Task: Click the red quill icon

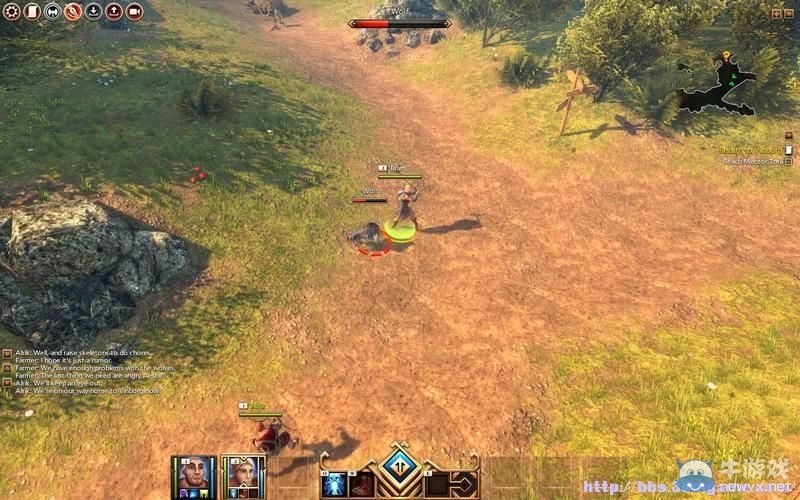Action: click(73, 12)
